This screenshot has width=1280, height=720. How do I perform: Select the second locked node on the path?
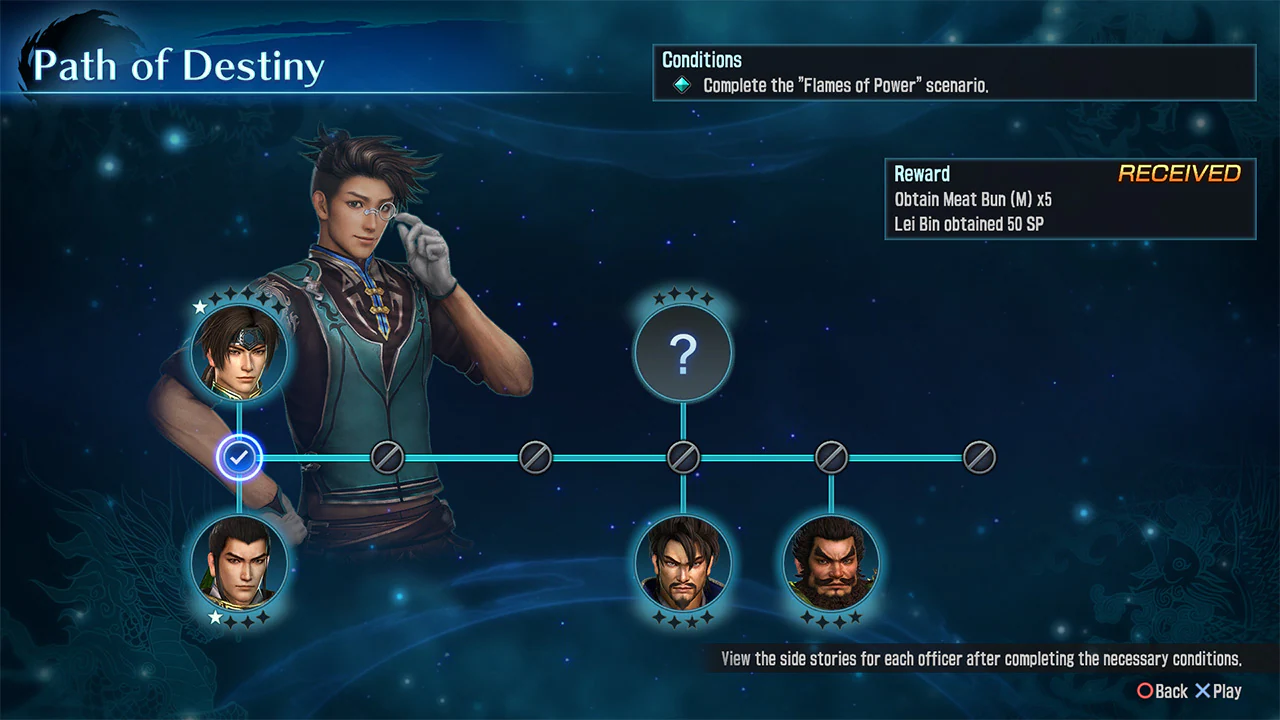coord(536,457)
